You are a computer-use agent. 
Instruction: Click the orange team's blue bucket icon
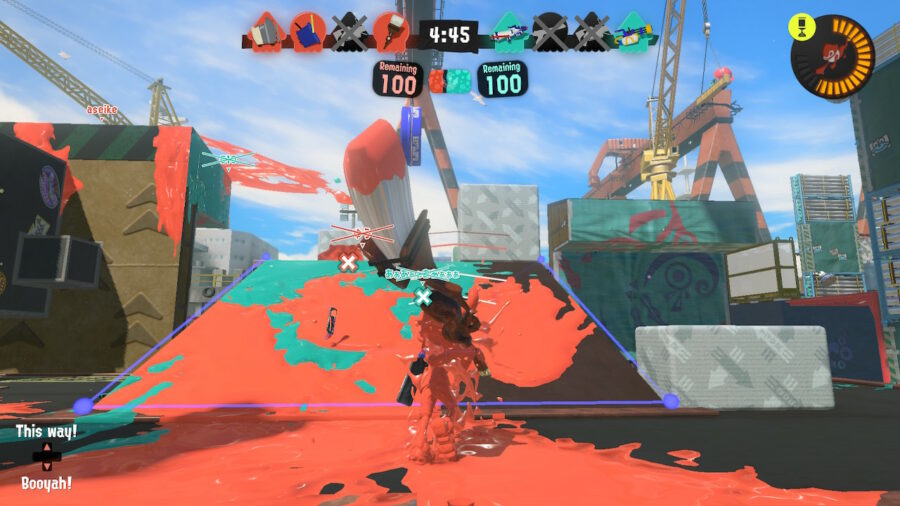308,33
